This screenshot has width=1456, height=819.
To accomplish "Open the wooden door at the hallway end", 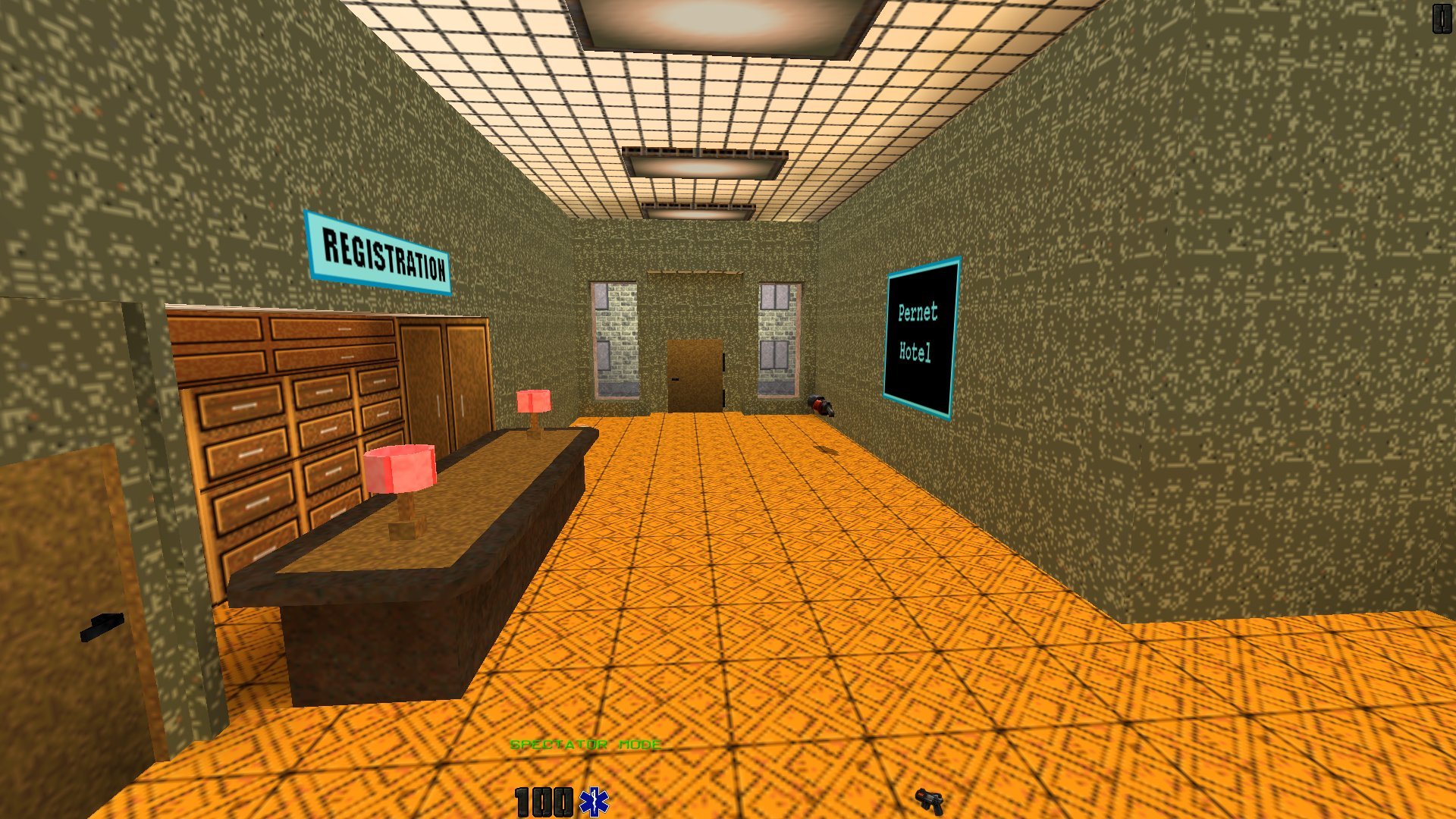I will 695,375.
